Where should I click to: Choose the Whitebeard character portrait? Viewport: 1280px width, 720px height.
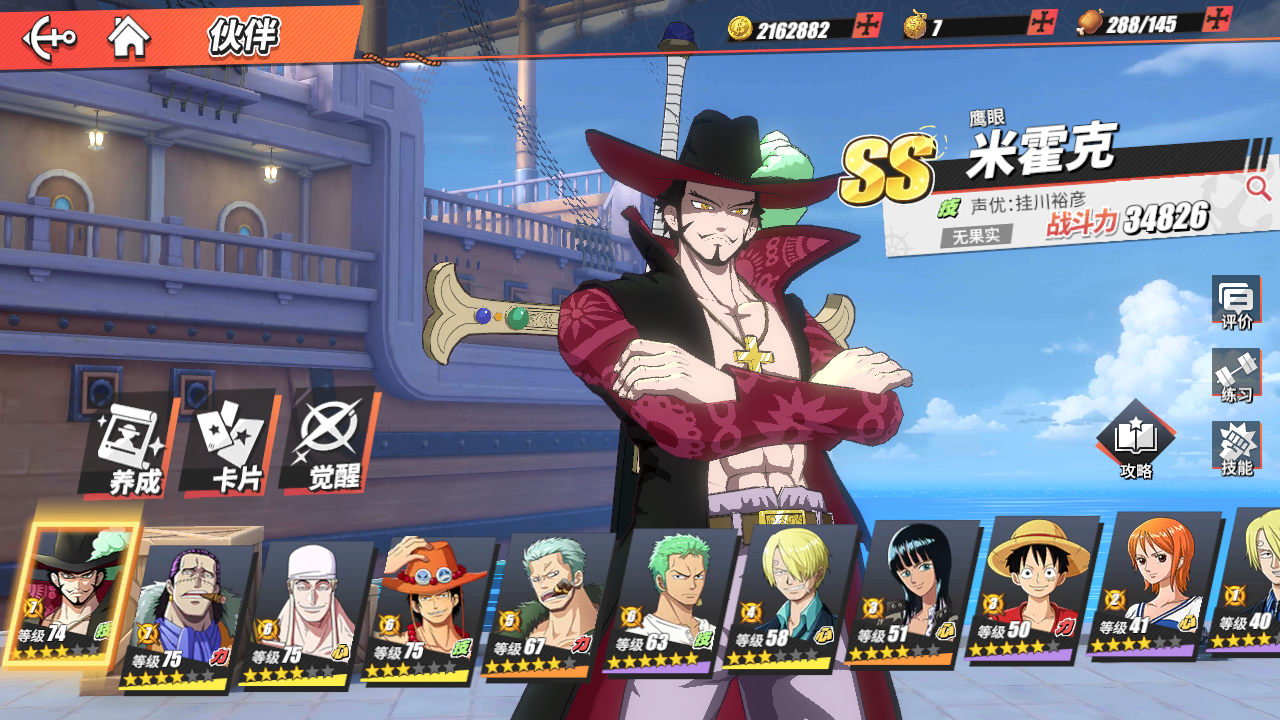point(303,612)
